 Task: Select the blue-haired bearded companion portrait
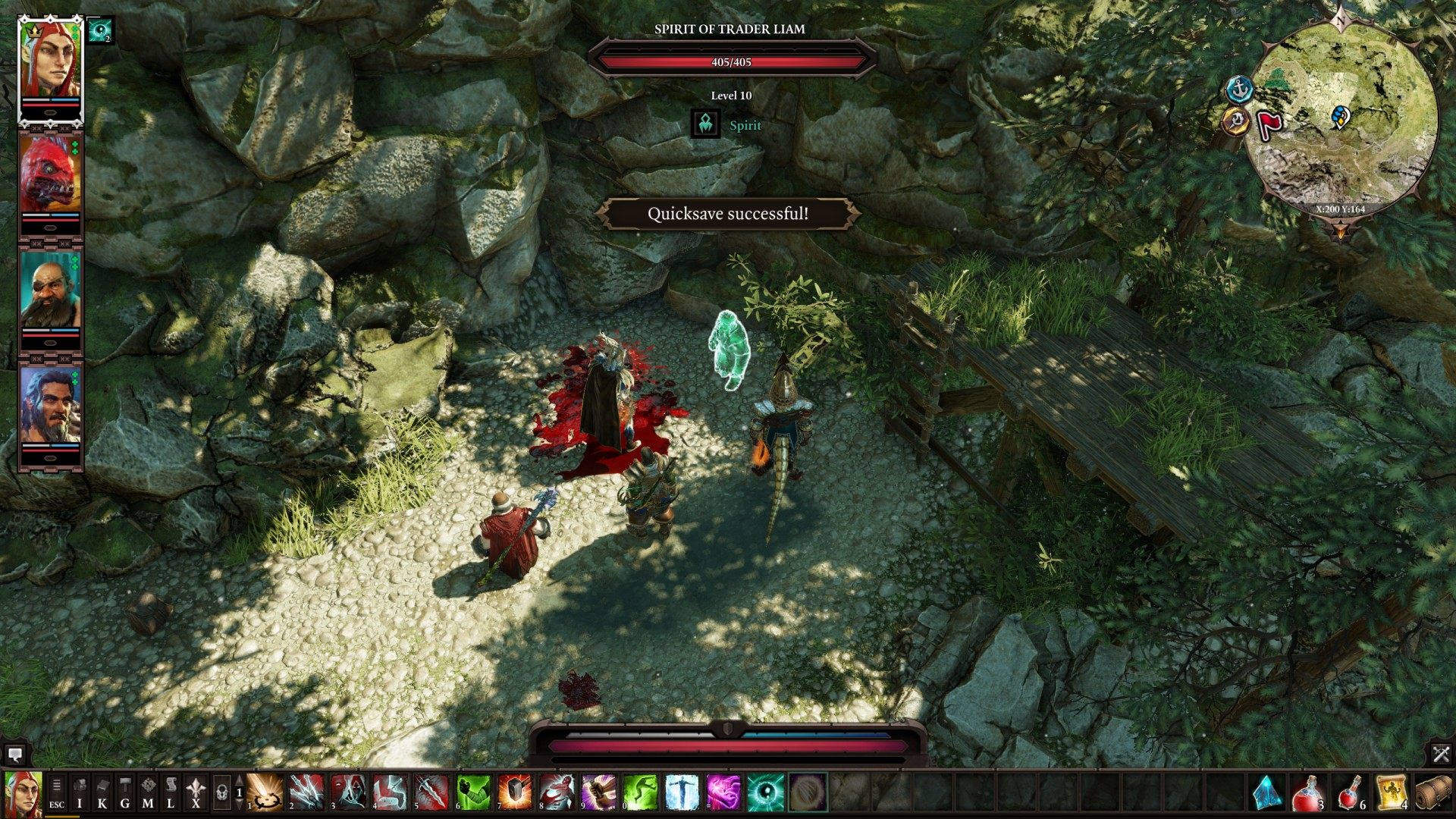point(50,405)
